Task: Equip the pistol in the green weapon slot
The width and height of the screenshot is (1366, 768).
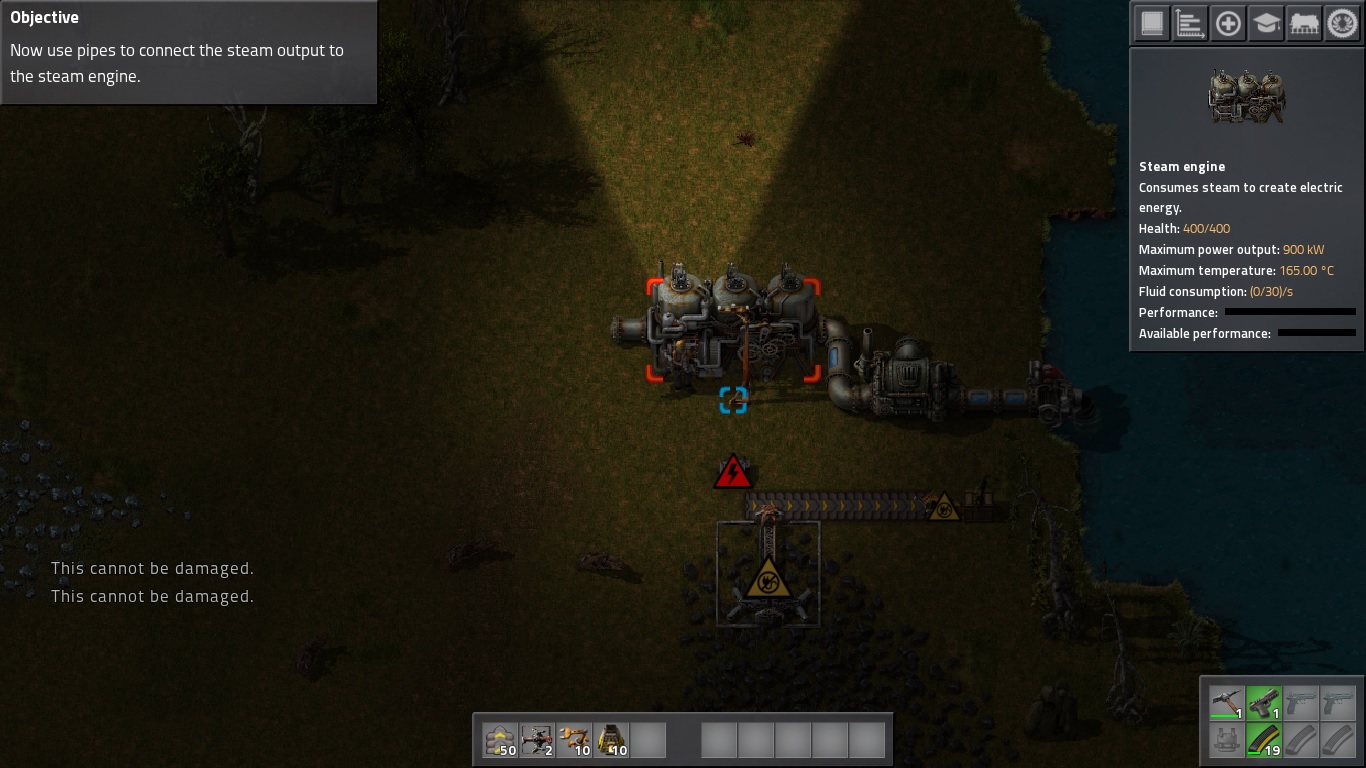Action: tap(1264, 702)
